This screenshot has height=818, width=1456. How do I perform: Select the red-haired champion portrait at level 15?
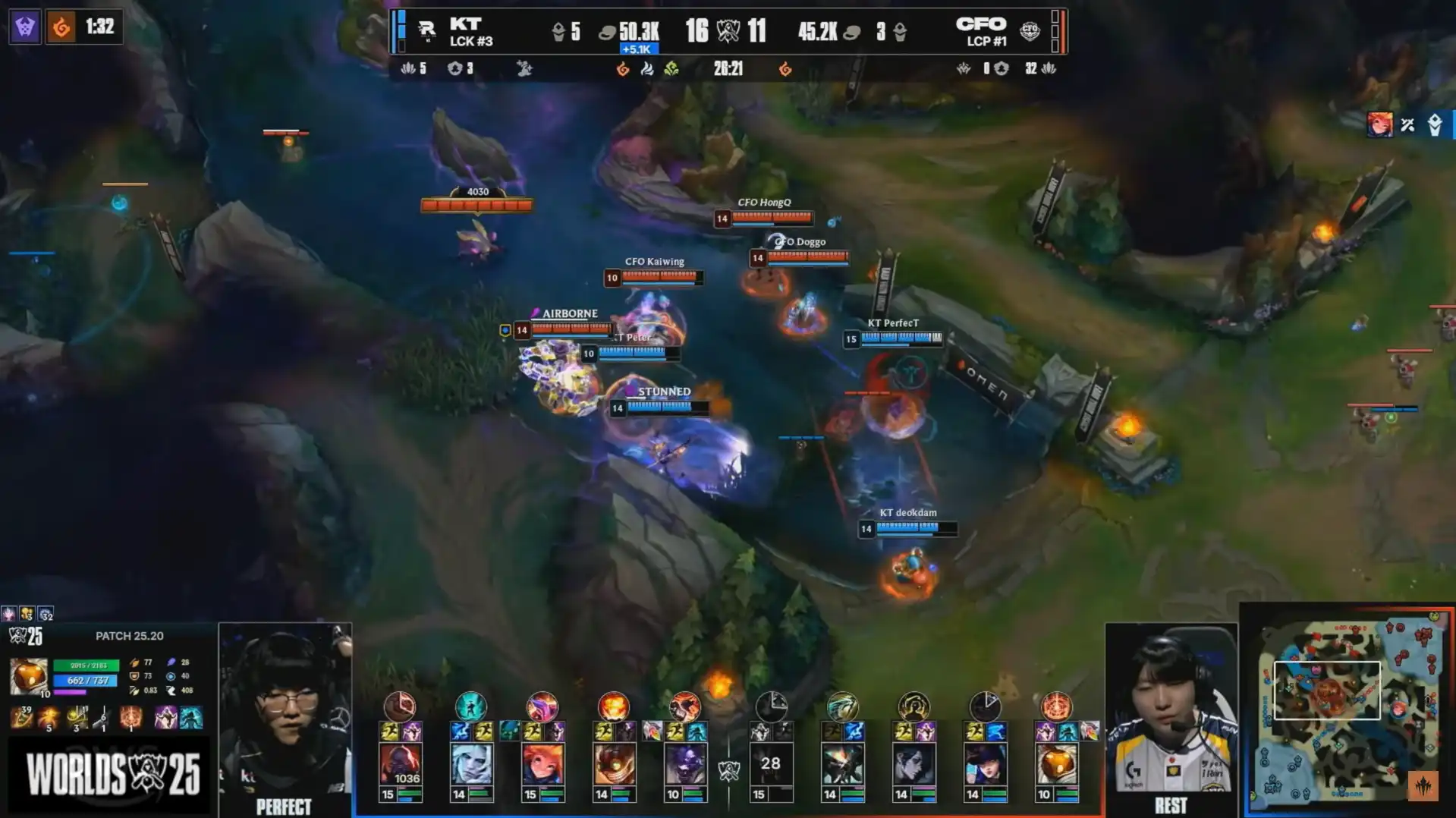coord(542,763)
